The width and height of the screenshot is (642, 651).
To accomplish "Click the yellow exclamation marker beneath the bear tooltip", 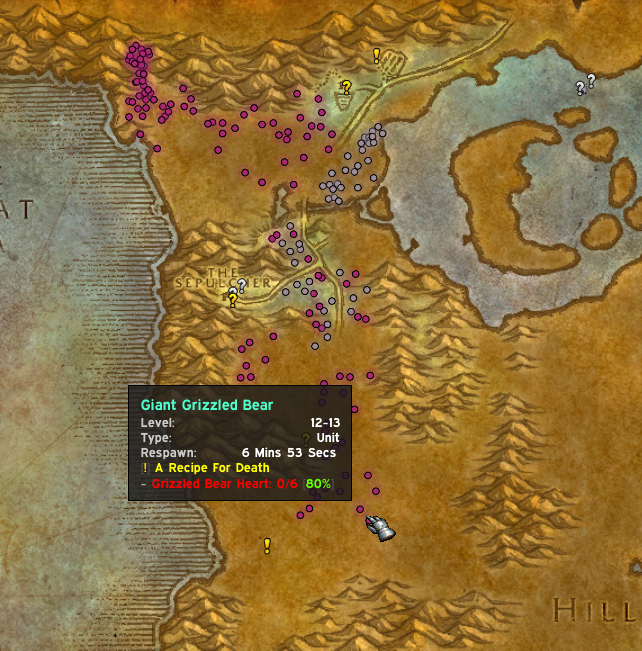I will 267,545.
